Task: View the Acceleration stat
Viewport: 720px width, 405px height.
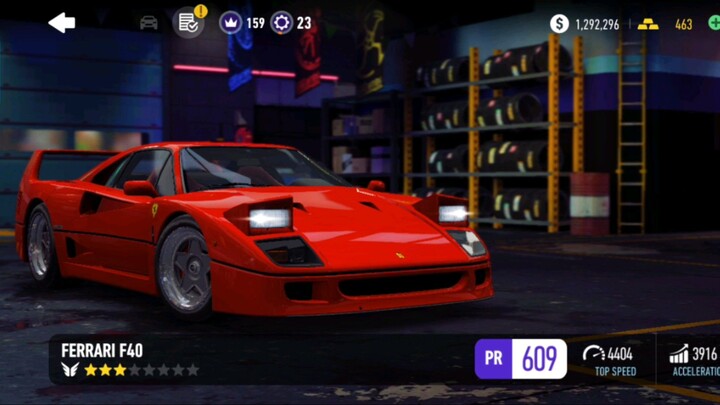Action: 693,359
